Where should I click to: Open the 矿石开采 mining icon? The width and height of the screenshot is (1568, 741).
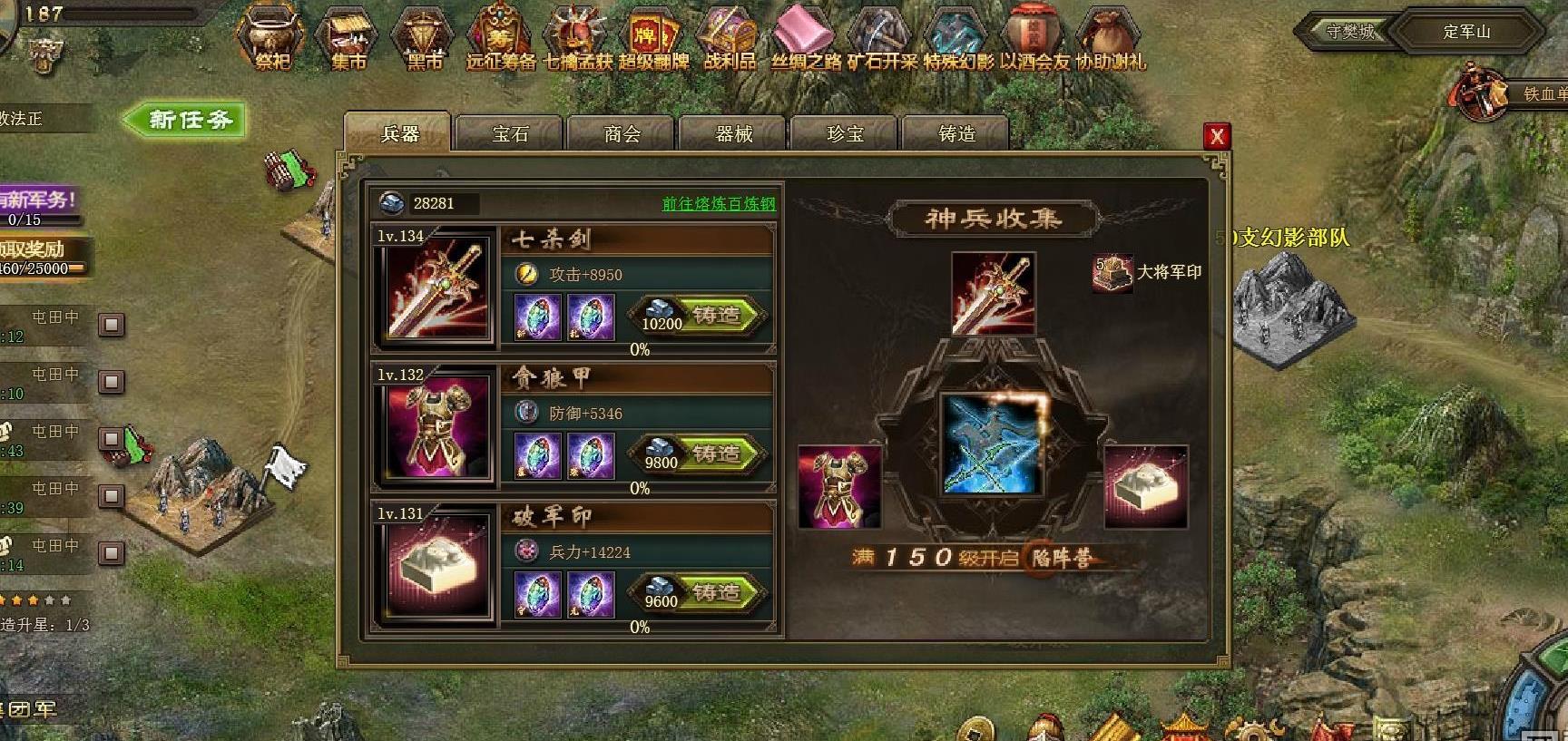tap(882, 38)
